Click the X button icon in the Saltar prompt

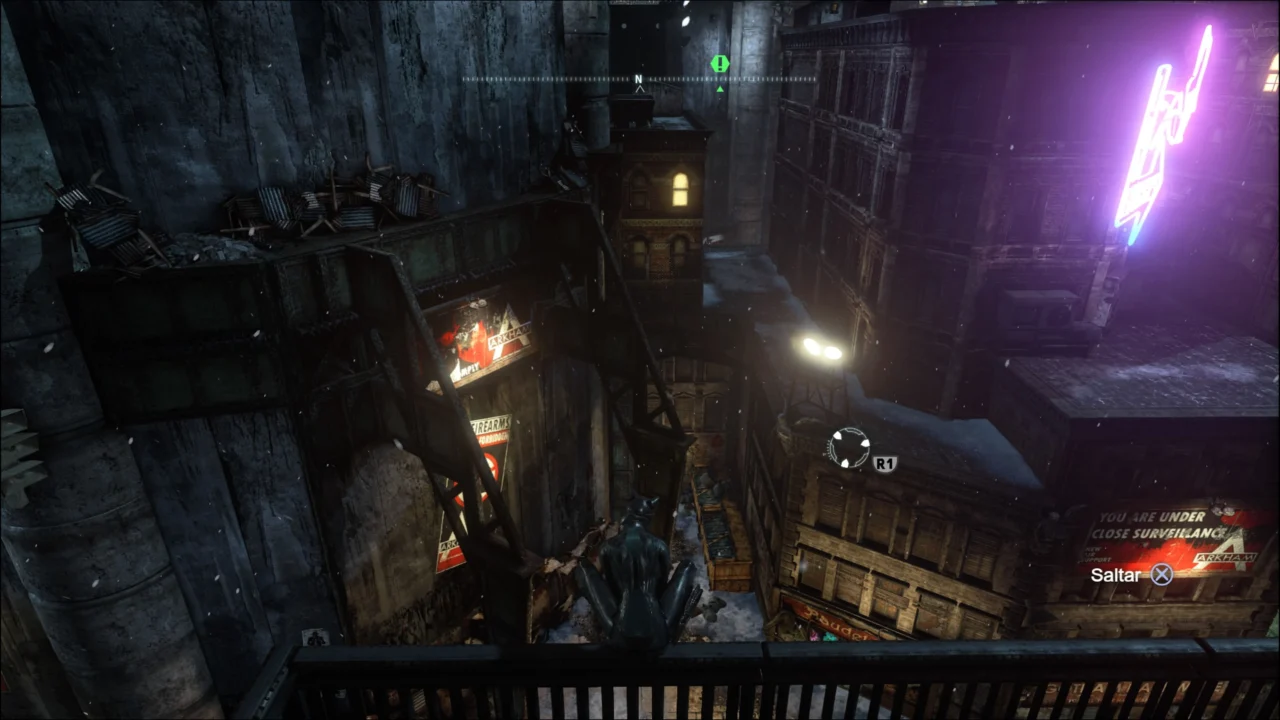click(1160, 576)
